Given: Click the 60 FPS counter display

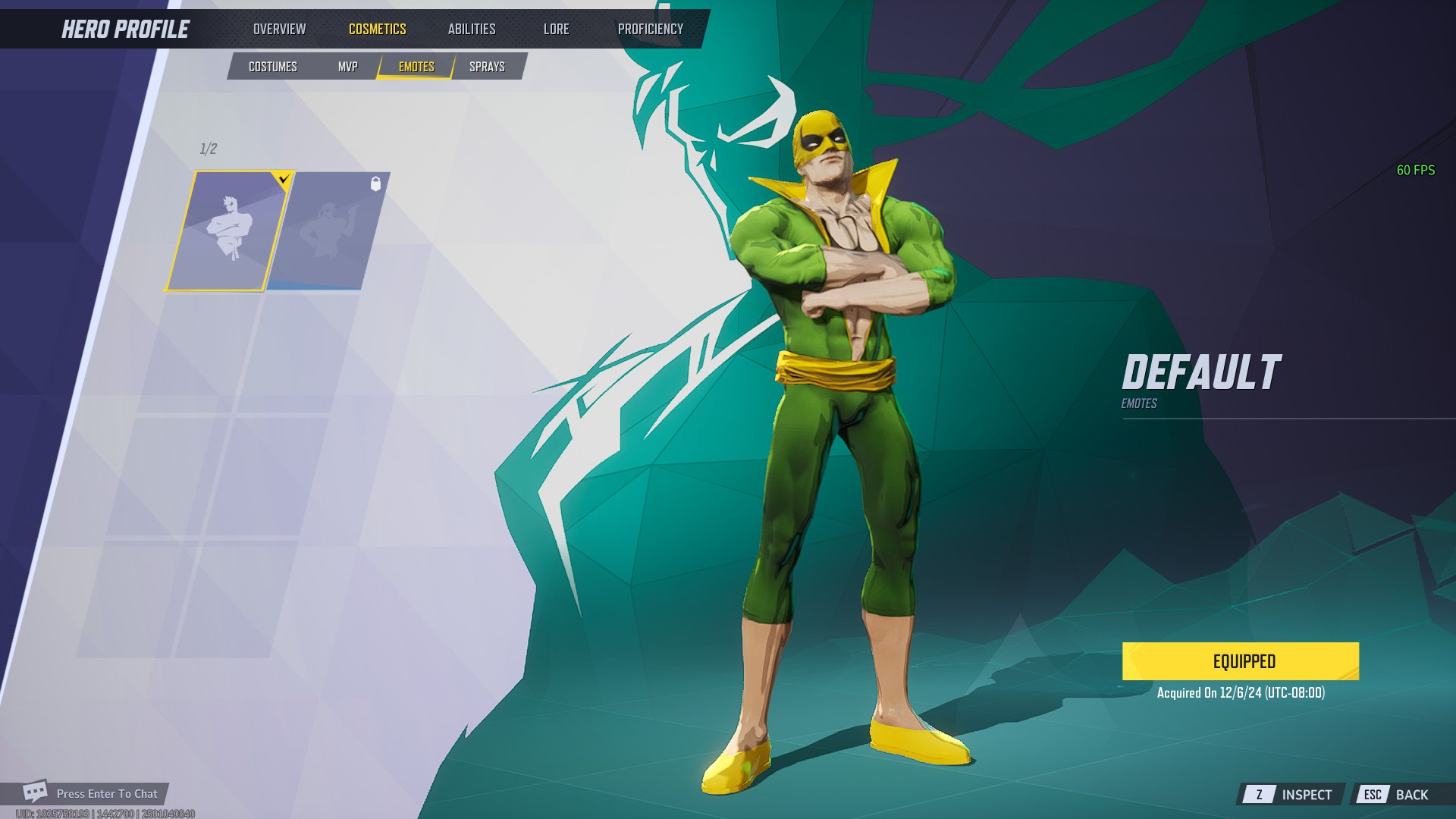Looking at the screenshot, I should [1415, 171].
